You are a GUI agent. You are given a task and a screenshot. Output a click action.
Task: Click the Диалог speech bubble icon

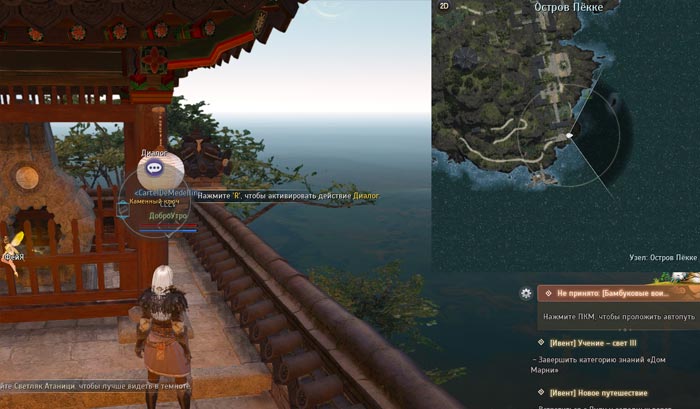click(157, 167)
